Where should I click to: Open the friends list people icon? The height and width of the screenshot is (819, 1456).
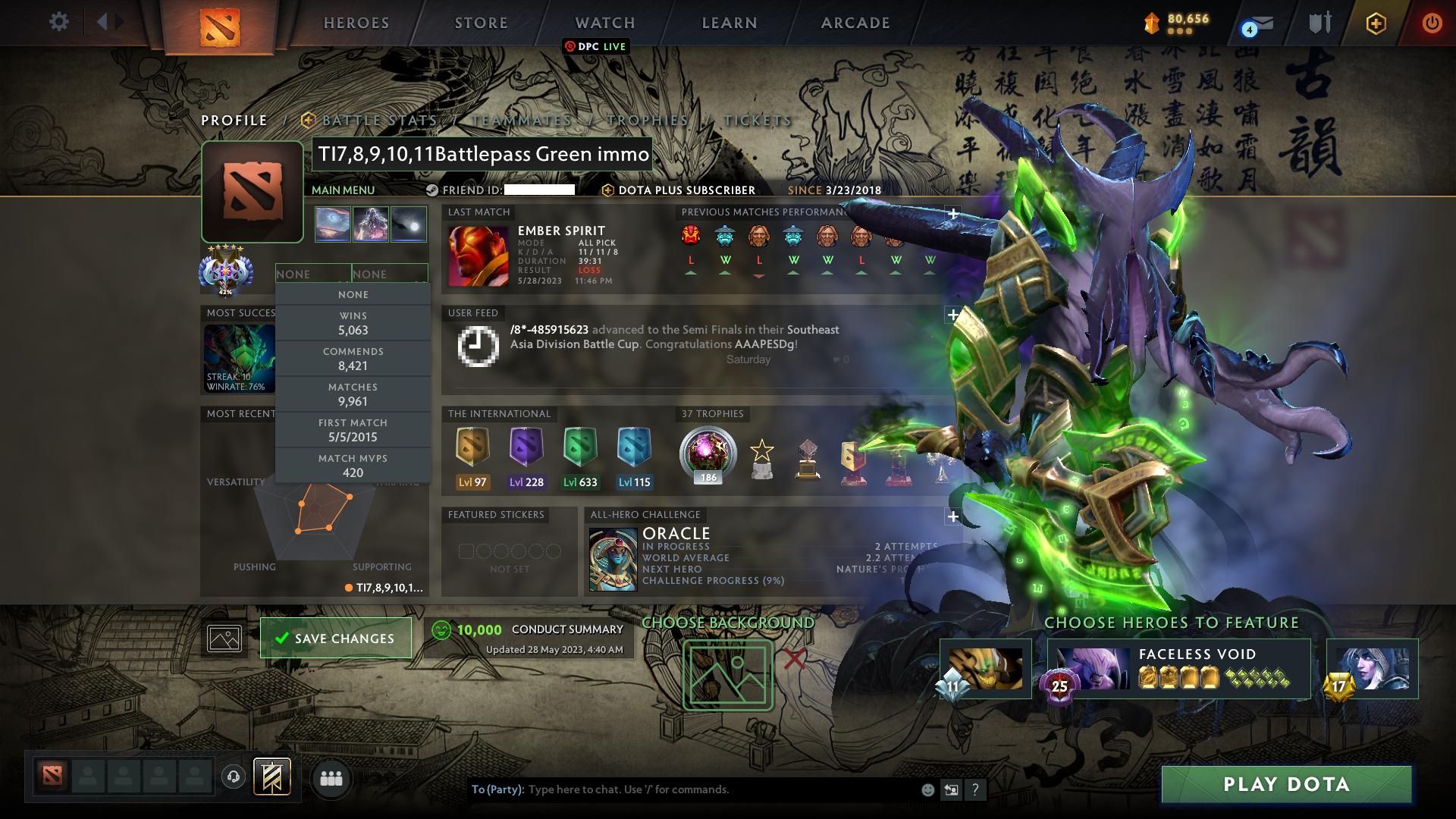click(331, 778)
